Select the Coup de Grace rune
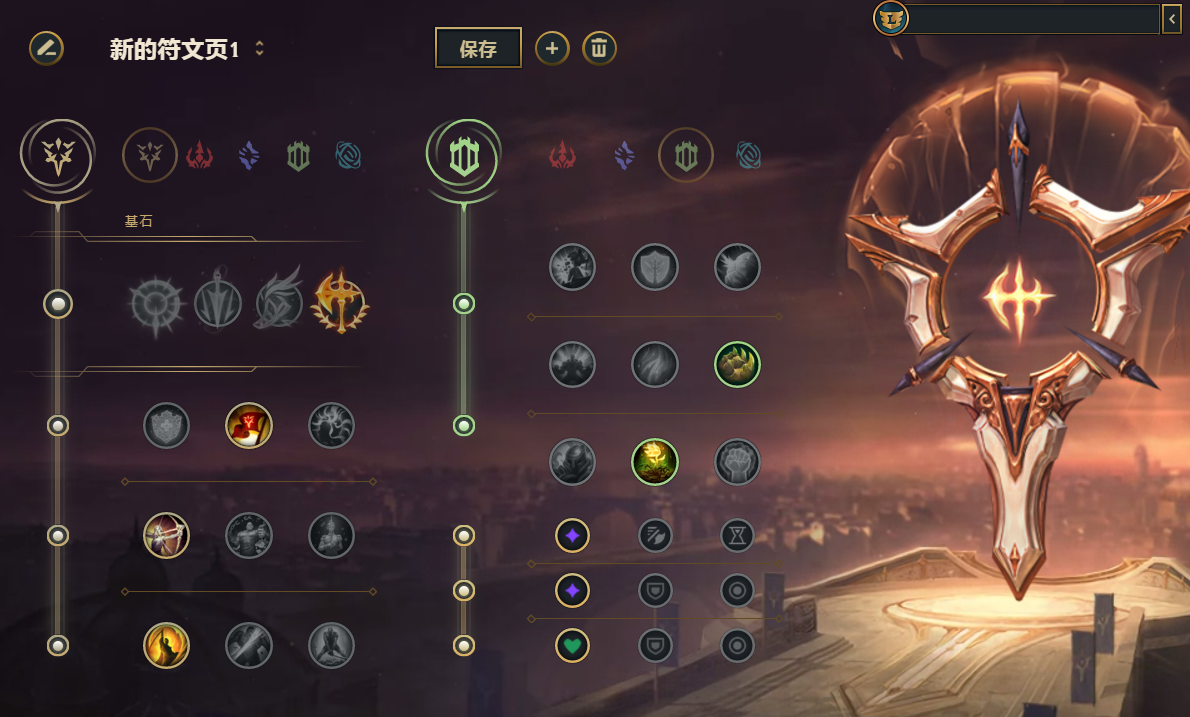 point(167,645)
